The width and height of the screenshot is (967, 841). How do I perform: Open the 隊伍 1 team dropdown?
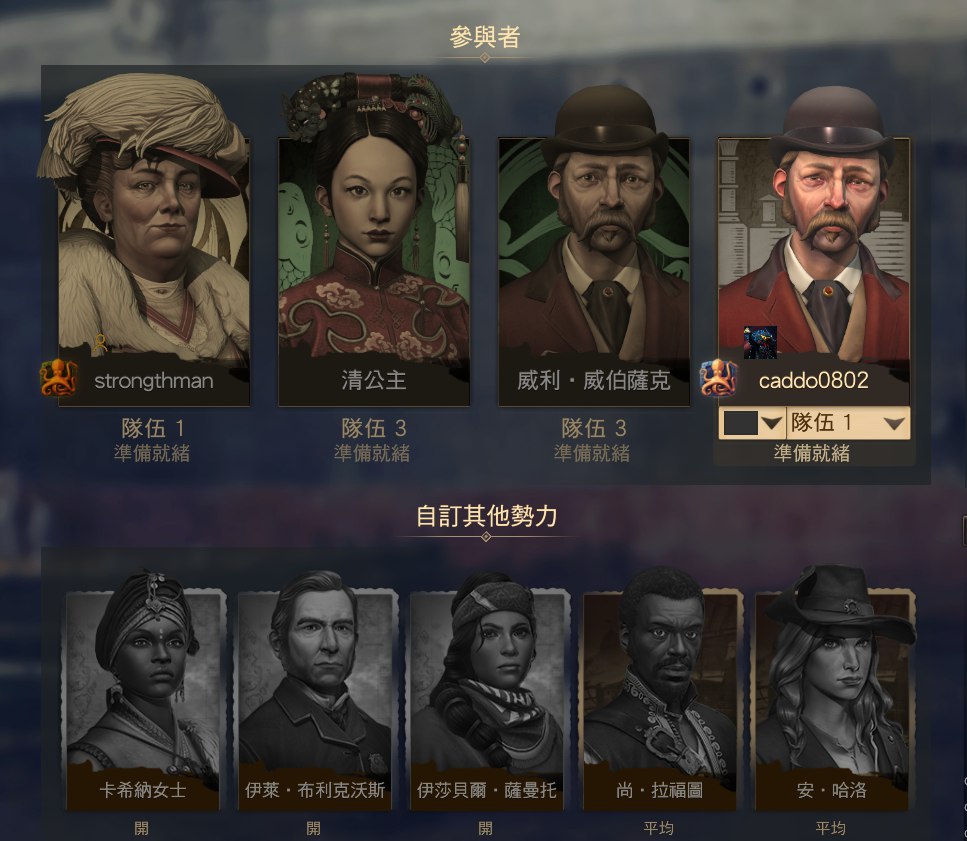point(849,423)
